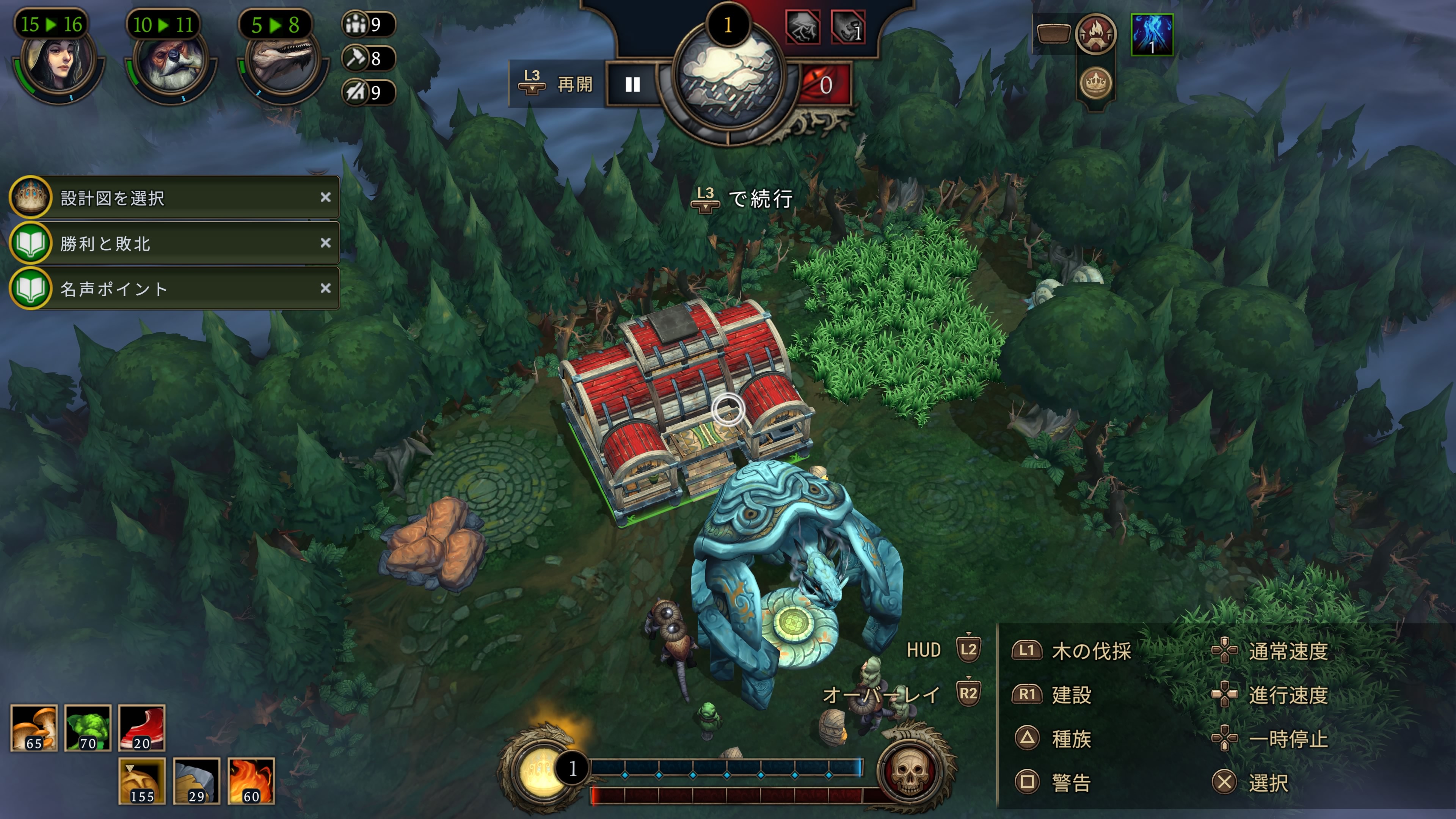
Task: Click the pause button
Action: click(x=632, y=85)
